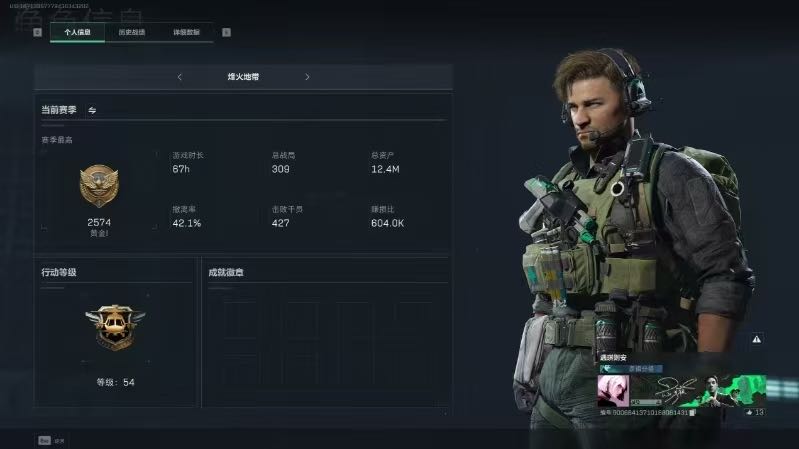Report player via the warning triangle icon

757,340
